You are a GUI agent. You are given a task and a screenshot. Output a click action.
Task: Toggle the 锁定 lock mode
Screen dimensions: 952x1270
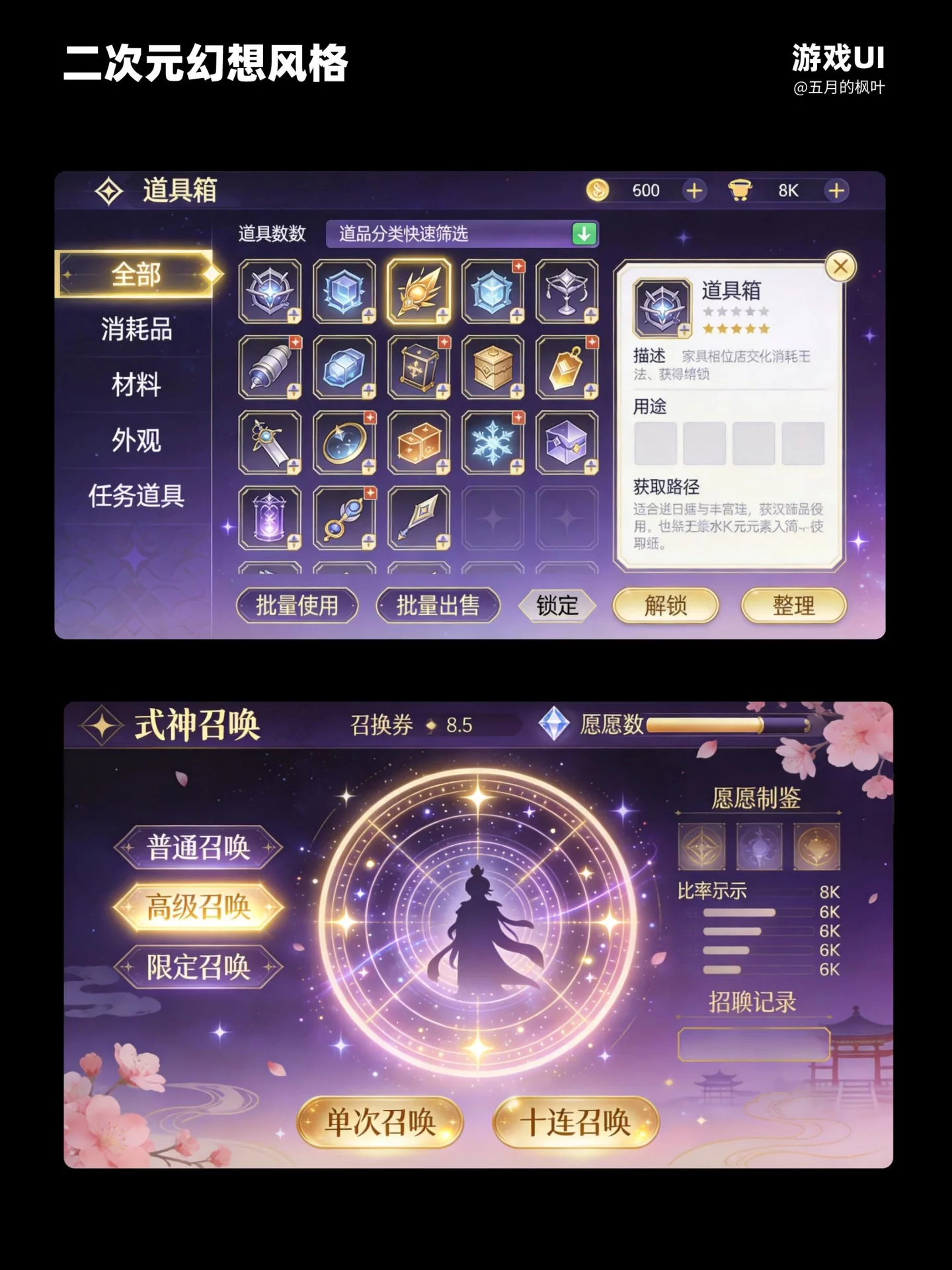559,605
